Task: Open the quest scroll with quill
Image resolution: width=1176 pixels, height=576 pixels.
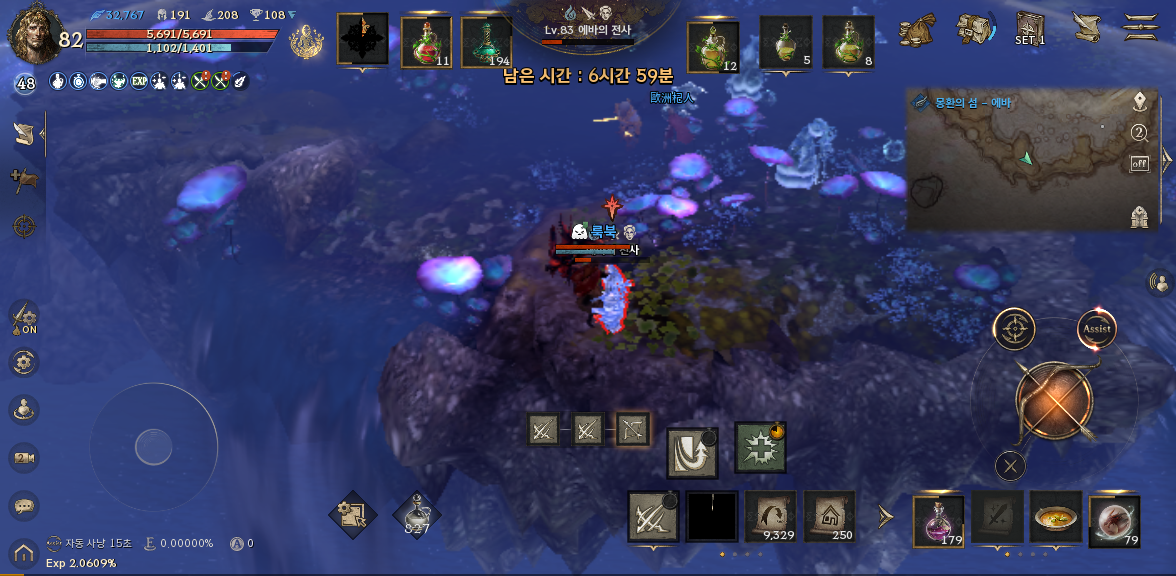Action: click(x=1084, y=27)
